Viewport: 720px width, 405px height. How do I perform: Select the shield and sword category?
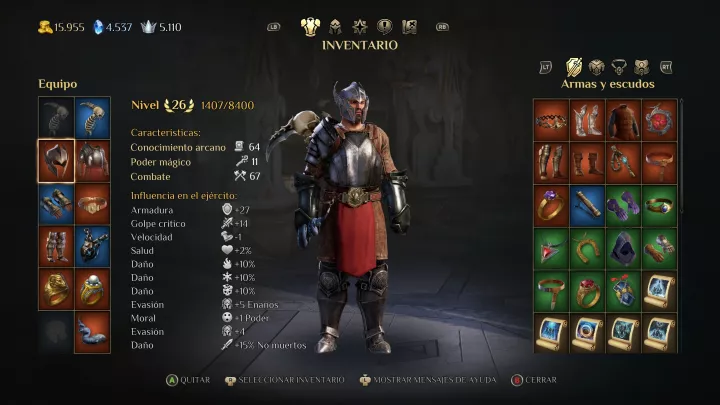tap(574, 67)
